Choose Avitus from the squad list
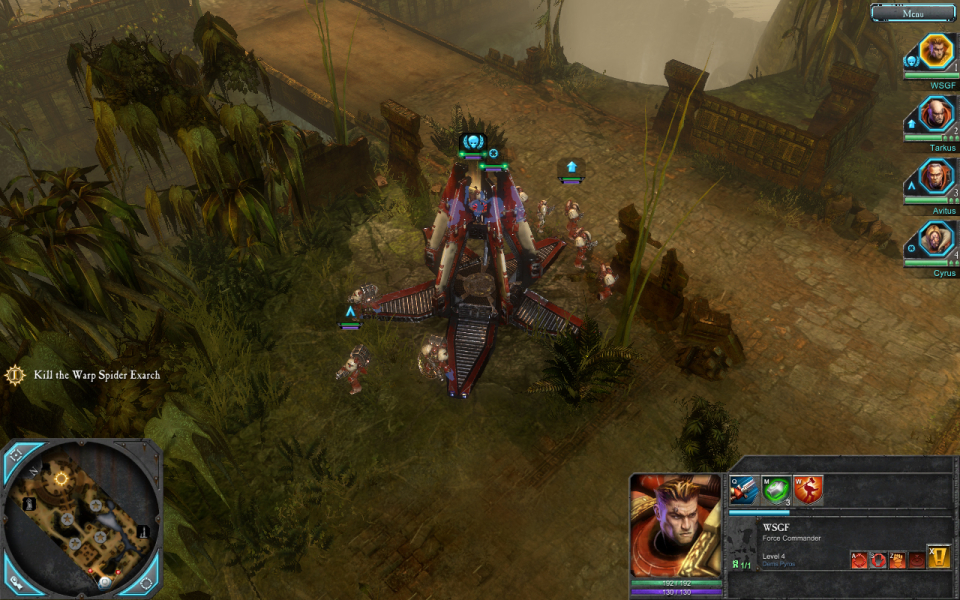Viewport: 960px width, 600px height. (x=937, y=177)
